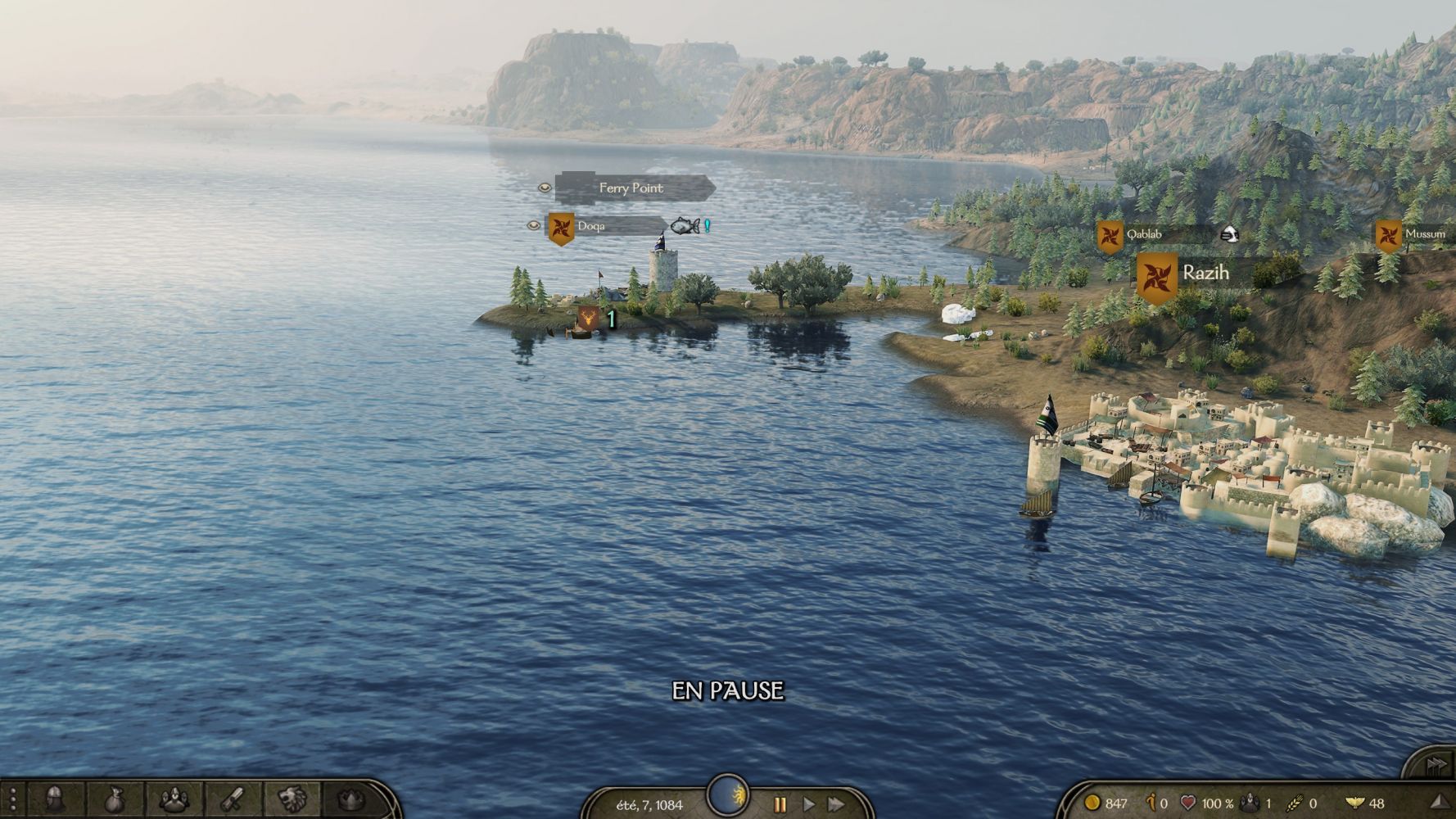Toggle the corner fast-forward arrows button
The height and width of the screenshot is (819, 1456).
(x=1435, y=765)
